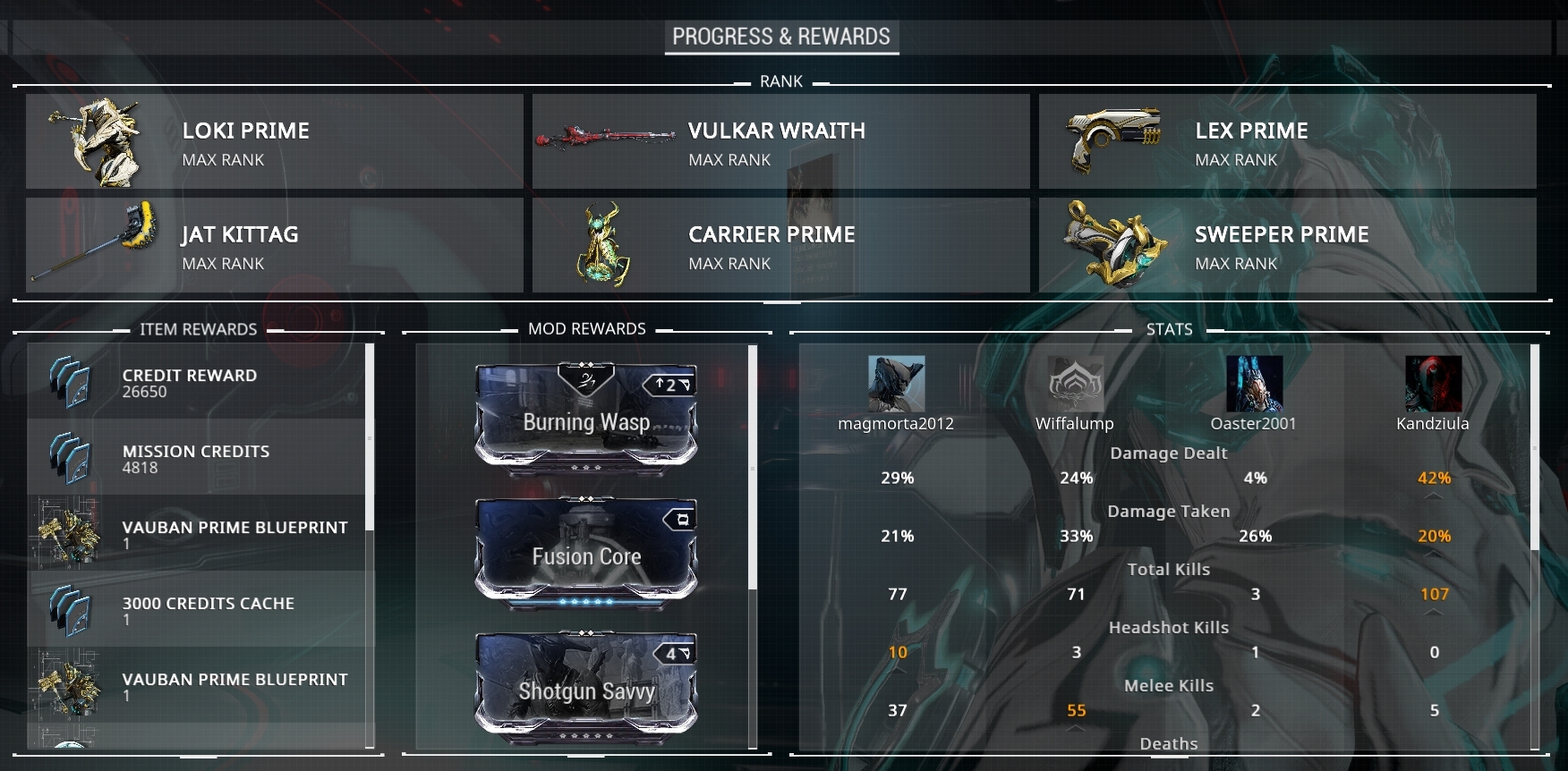Choose the 3000 Credits Cache reward row
Screen dimensions: 1568x771
(197, 610)
